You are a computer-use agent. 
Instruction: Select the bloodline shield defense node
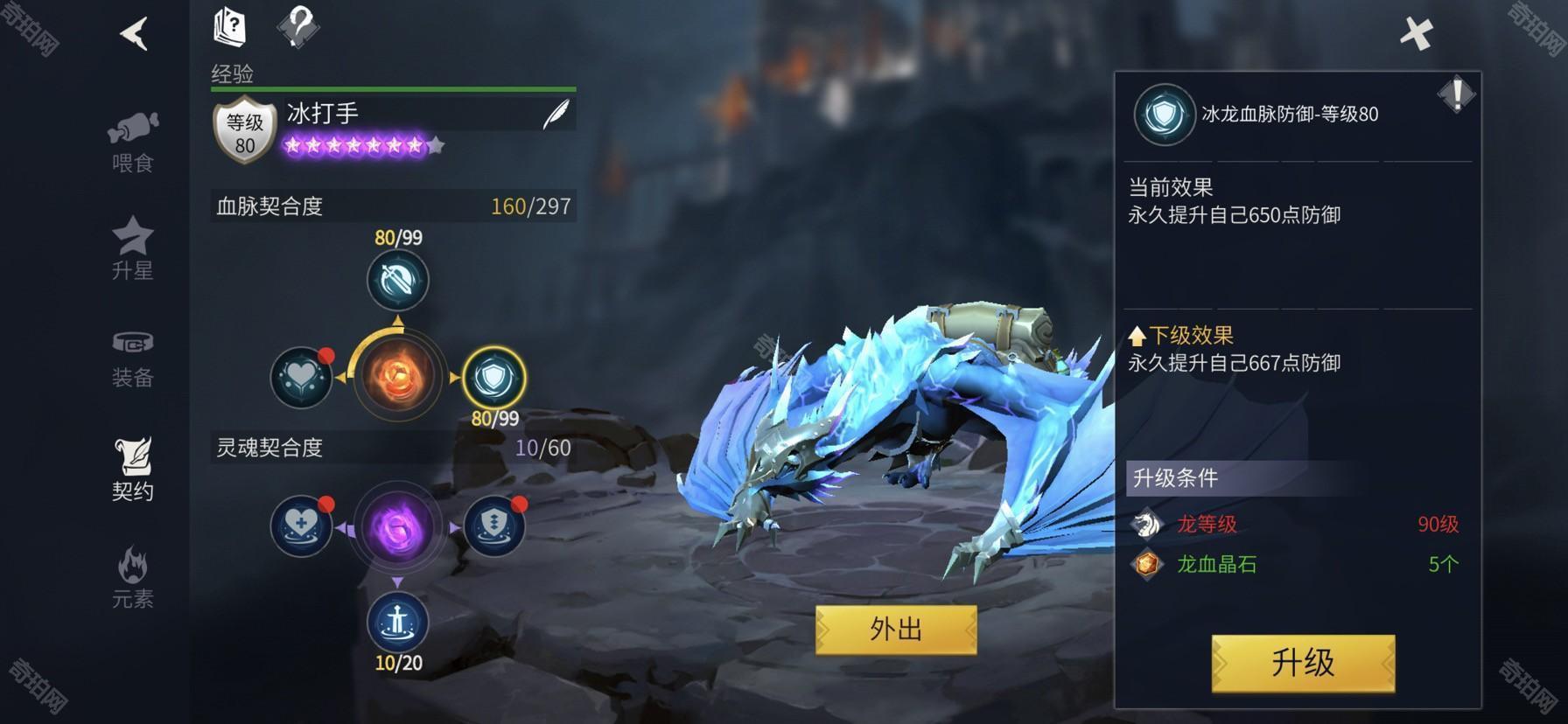click(x=493, y=378)
